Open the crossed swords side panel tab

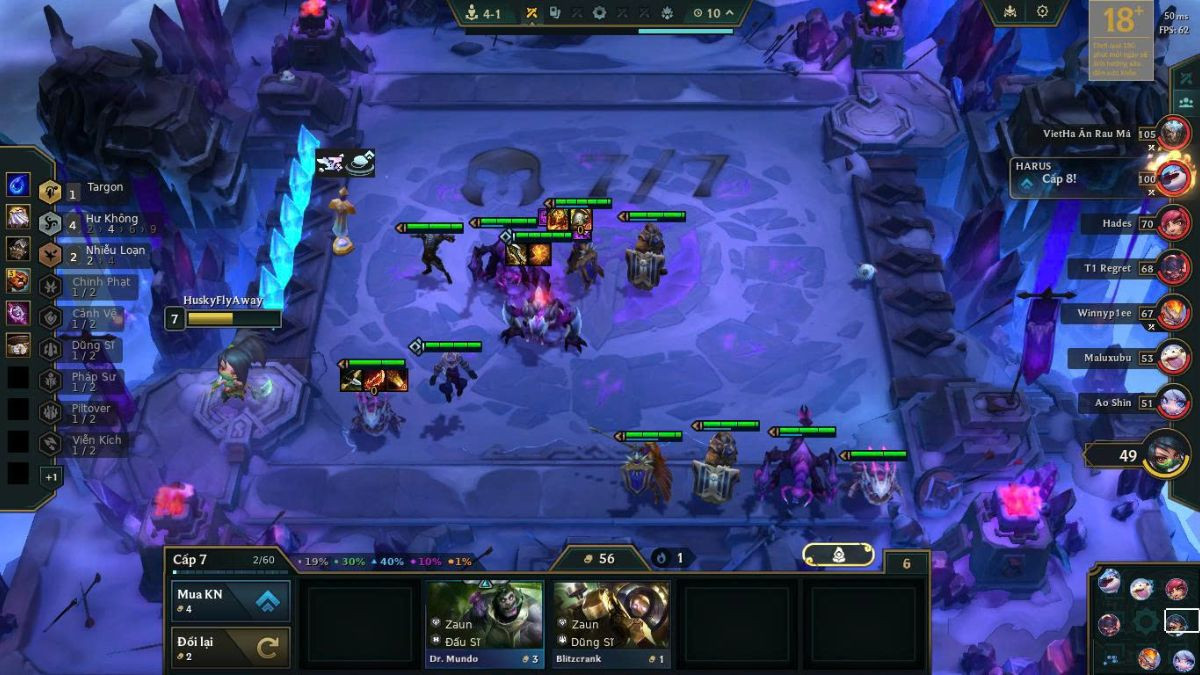[1186, 77]
